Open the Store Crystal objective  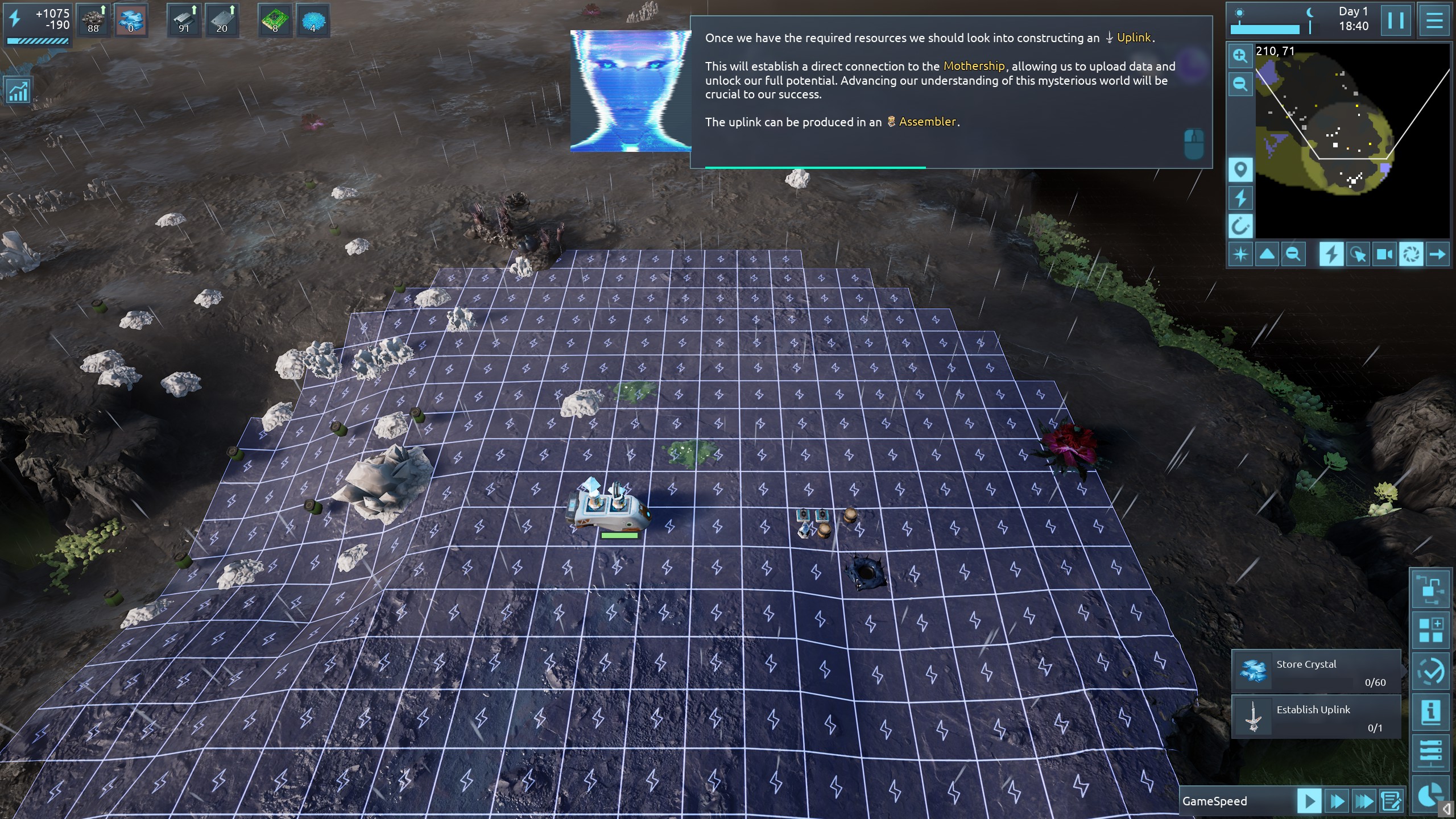pos(1316,672)
